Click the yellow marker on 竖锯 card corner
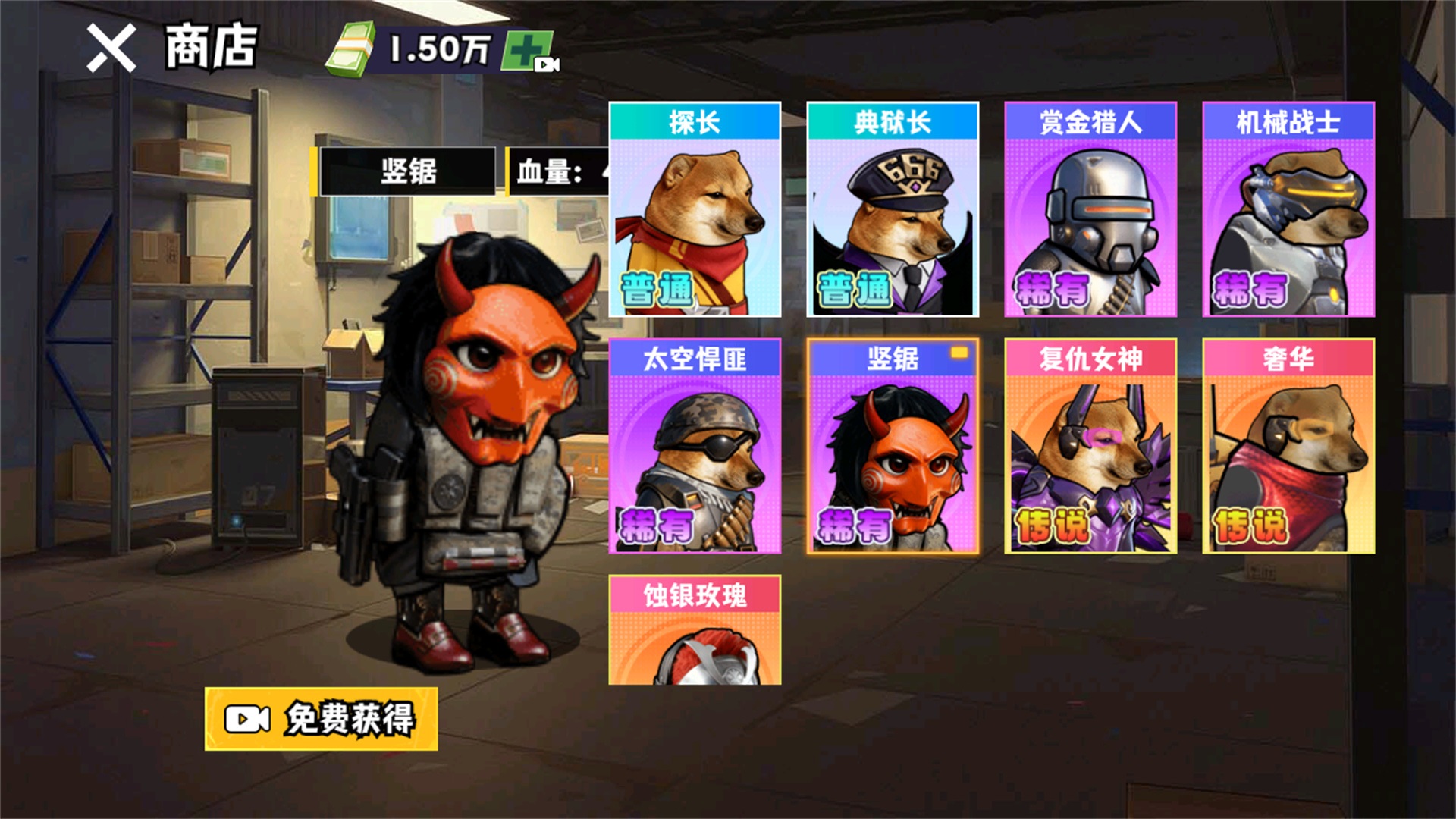The height and width of the screenshot is (819, 1456). point(959,351)
